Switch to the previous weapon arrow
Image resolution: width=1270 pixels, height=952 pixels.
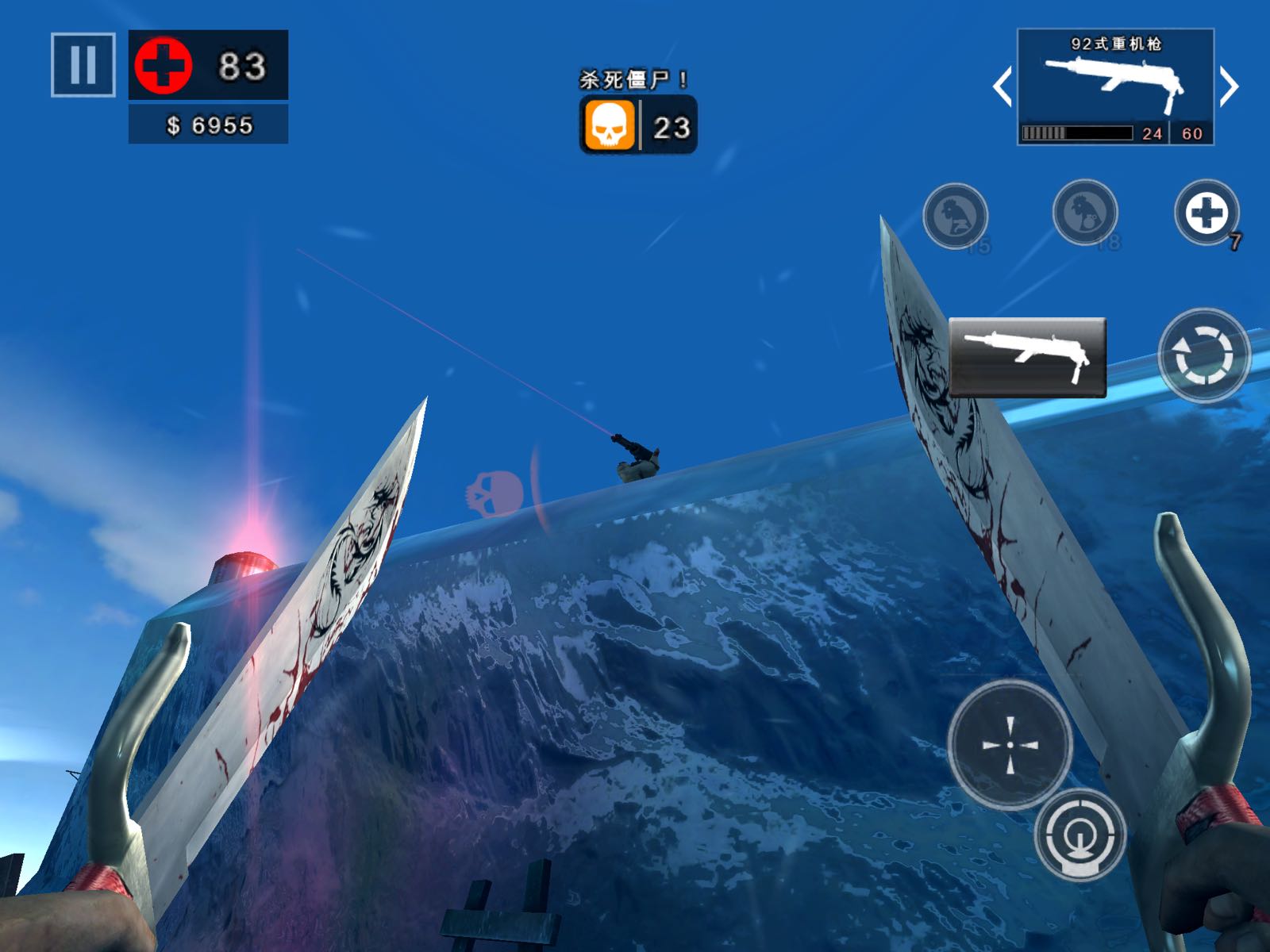[1003, 86]
